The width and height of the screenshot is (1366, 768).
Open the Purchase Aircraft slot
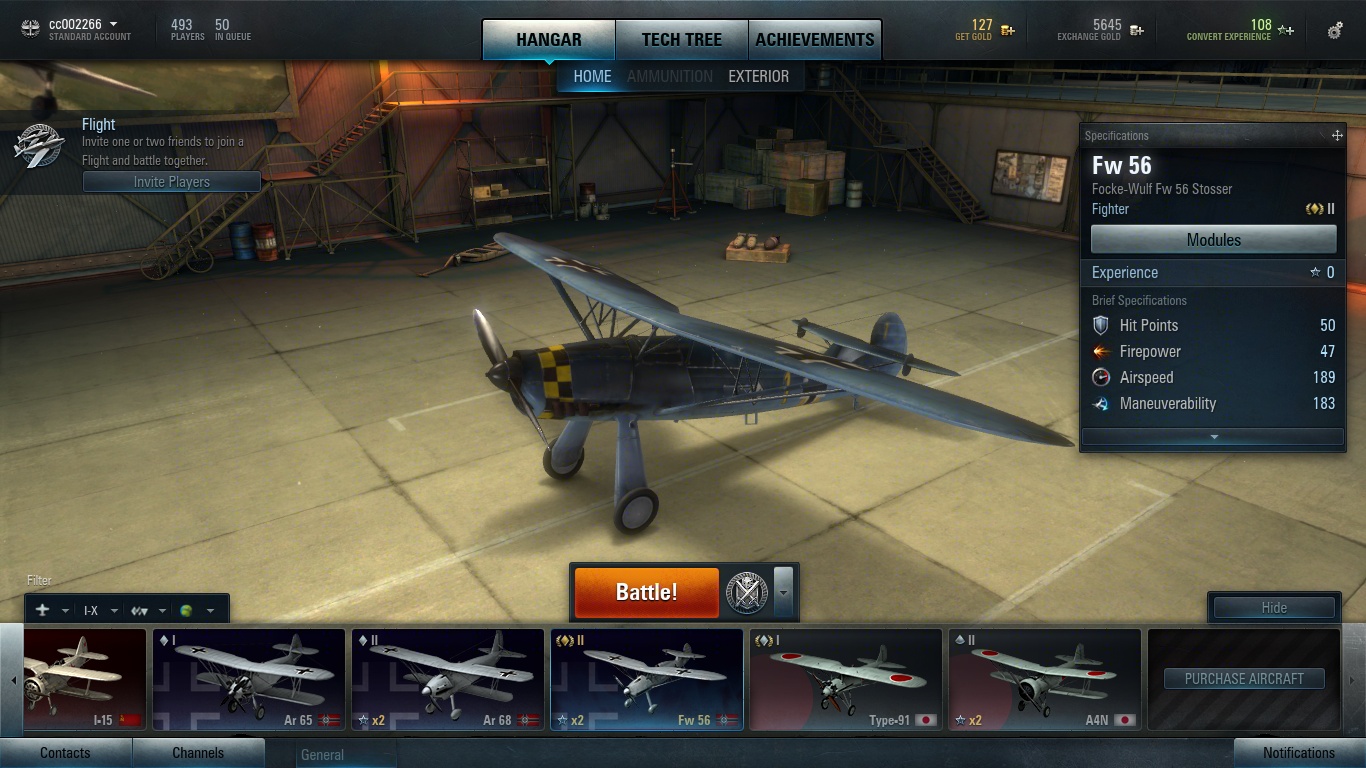[x=1244, y=679]
